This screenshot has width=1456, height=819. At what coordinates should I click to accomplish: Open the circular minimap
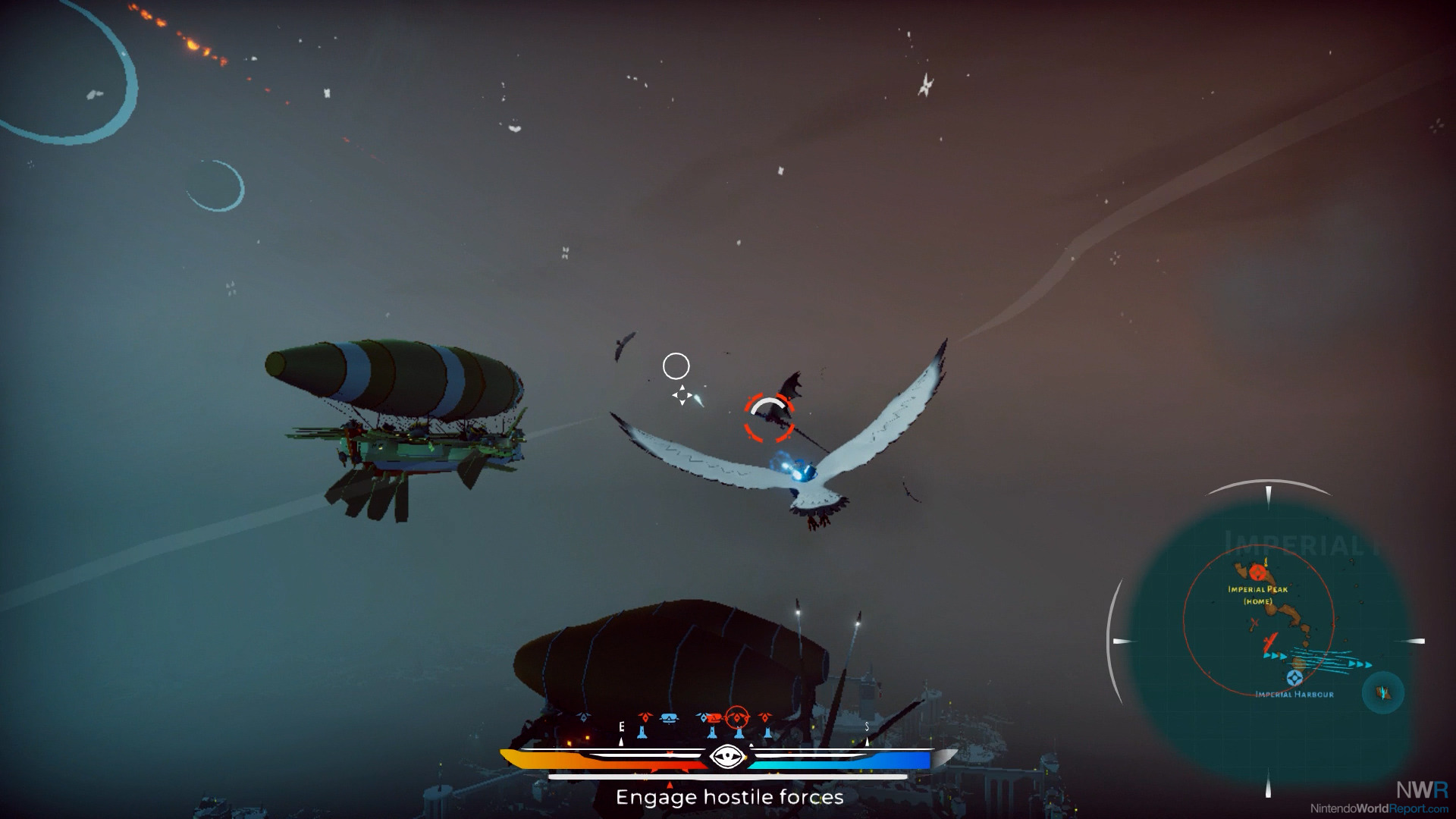(1267, 641)
